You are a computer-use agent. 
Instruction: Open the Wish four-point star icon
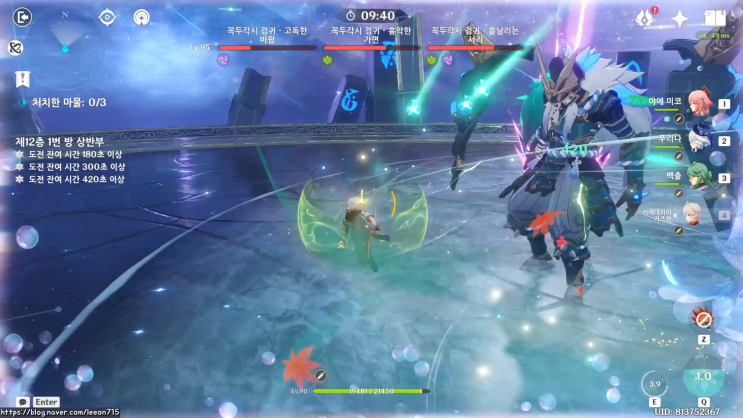(x=680, y=18)
